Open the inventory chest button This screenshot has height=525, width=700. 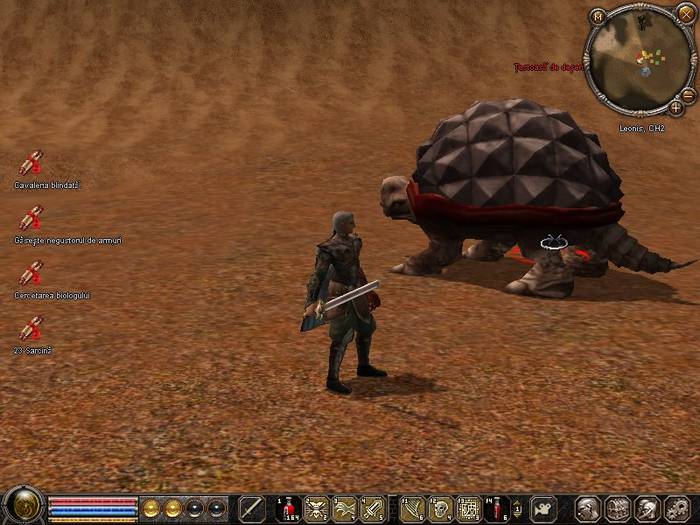coord(617,508)
